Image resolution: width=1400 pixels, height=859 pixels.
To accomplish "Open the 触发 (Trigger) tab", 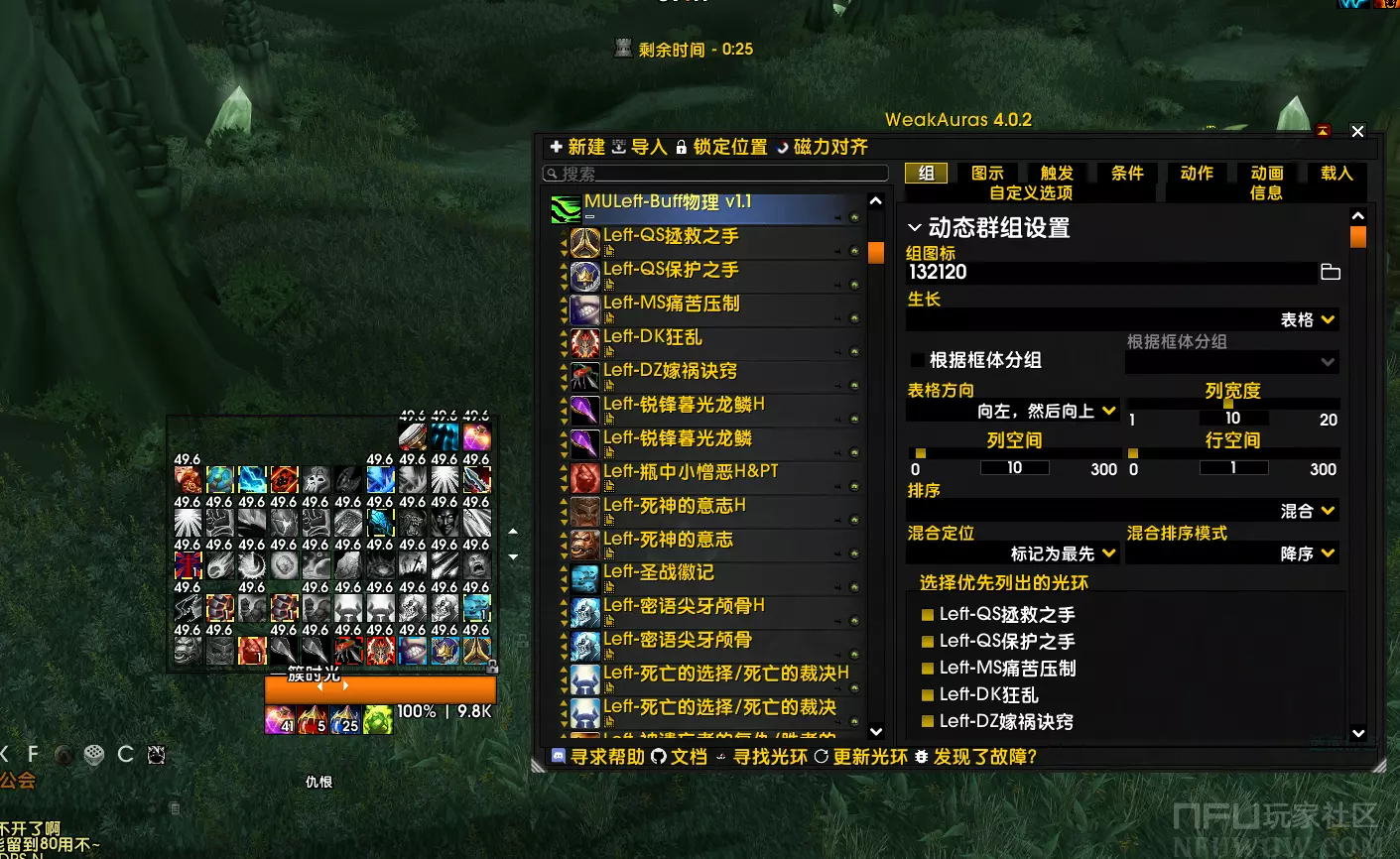I will (1057, 174).
